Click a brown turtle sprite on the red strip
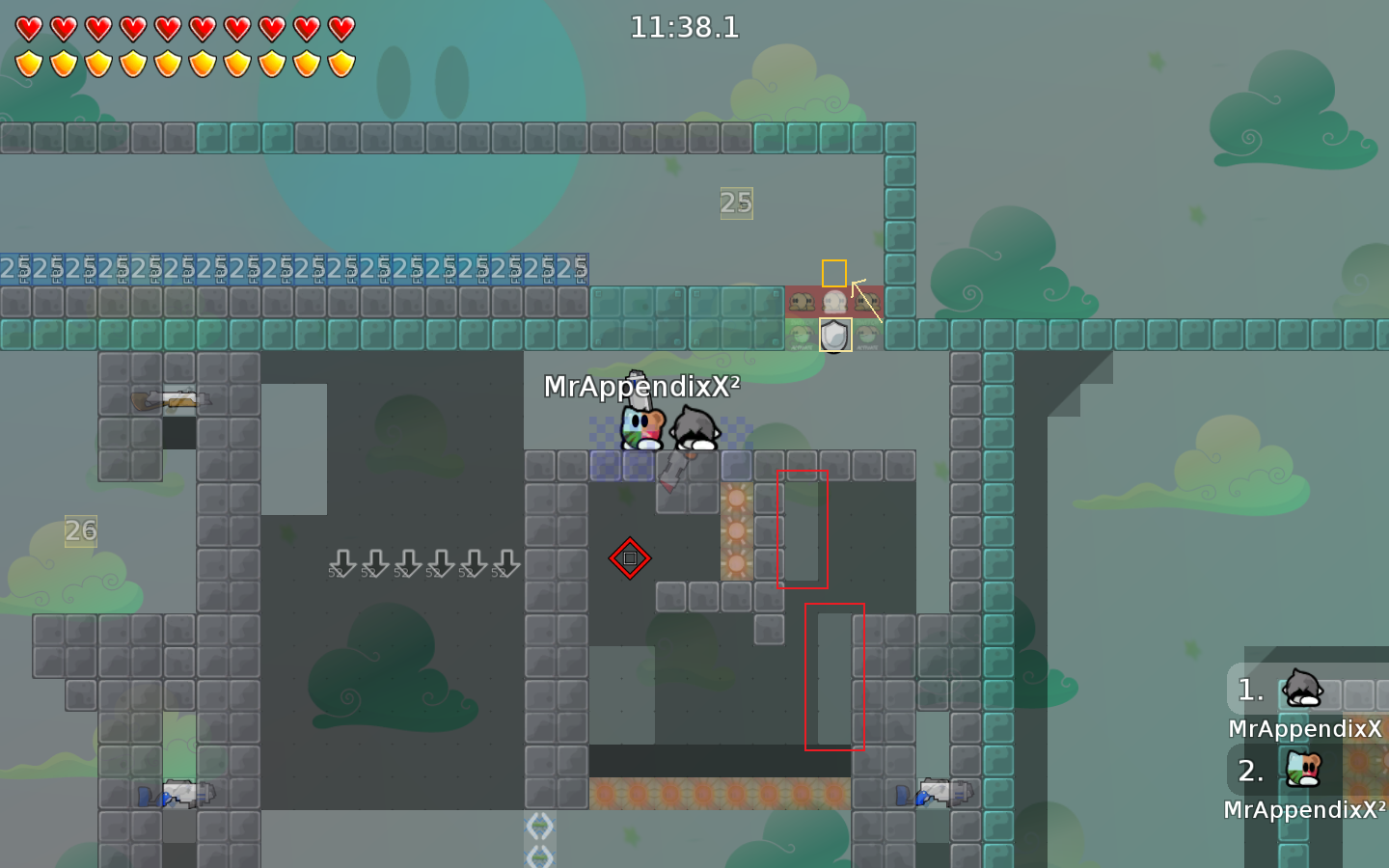Viewport: 1389px width, 868px height. (x=801, y=301)
